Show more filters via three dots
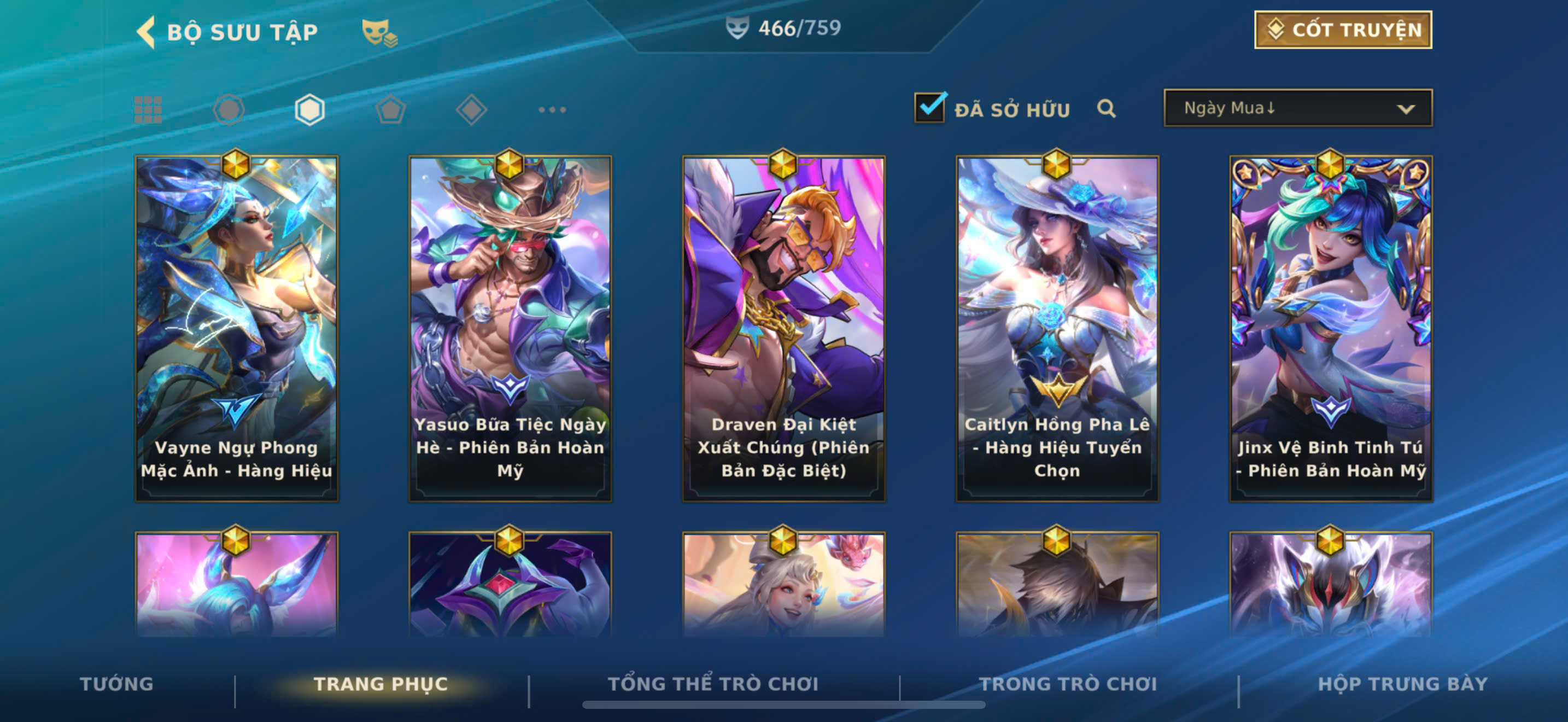Image resolution: width=1568 pixels, height=722 pixels. pyautogui.click(x=552, y=110)
